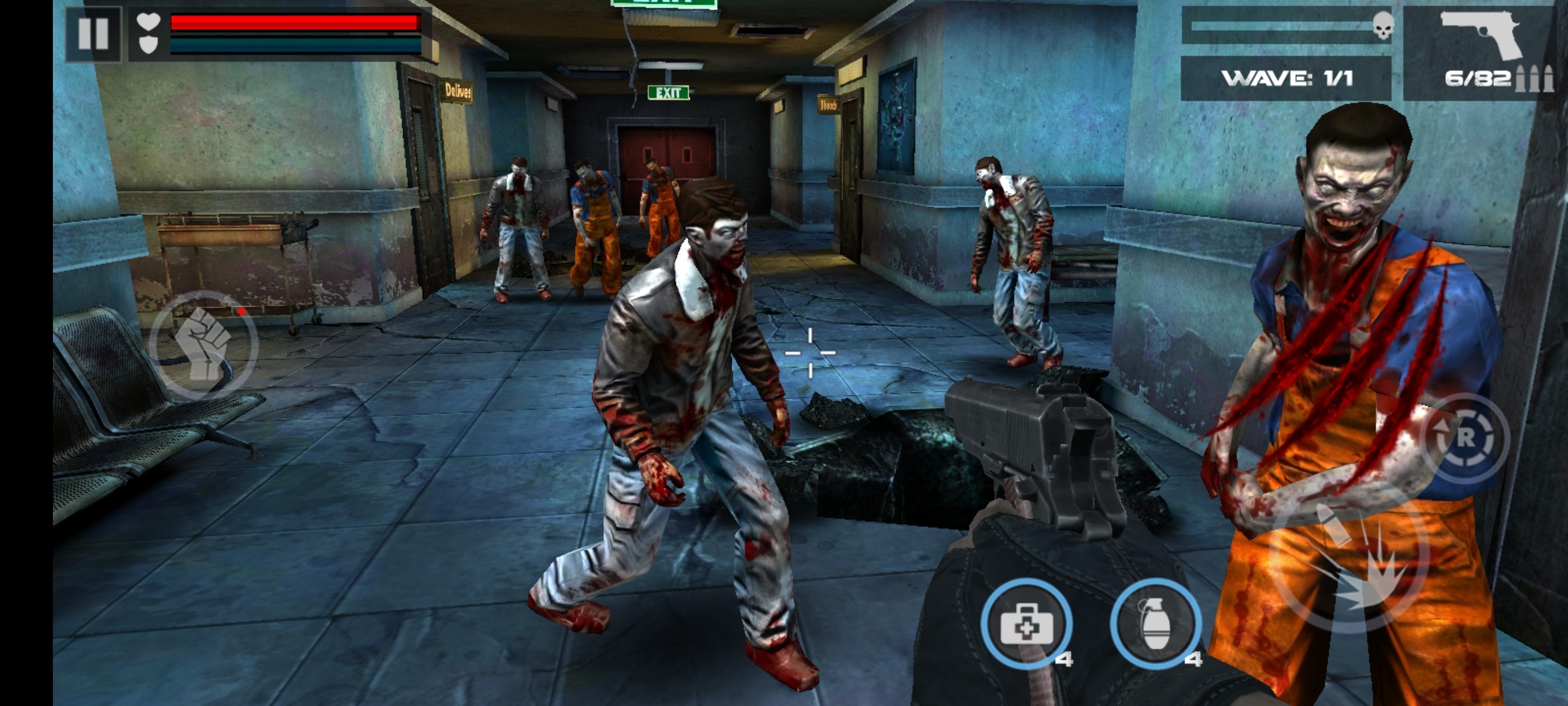Throw a grenade
This screenshot has height=706, width=1568.
(1156, 624)
